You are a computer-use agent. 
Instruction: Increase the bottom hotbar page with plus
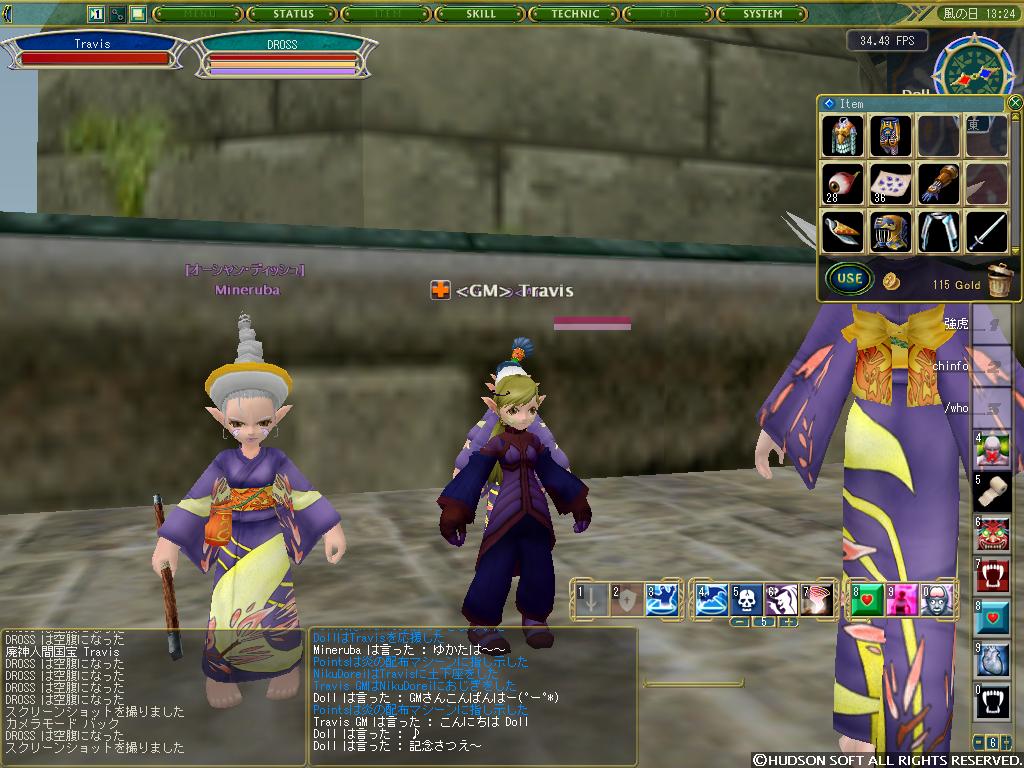click(789, 622)
